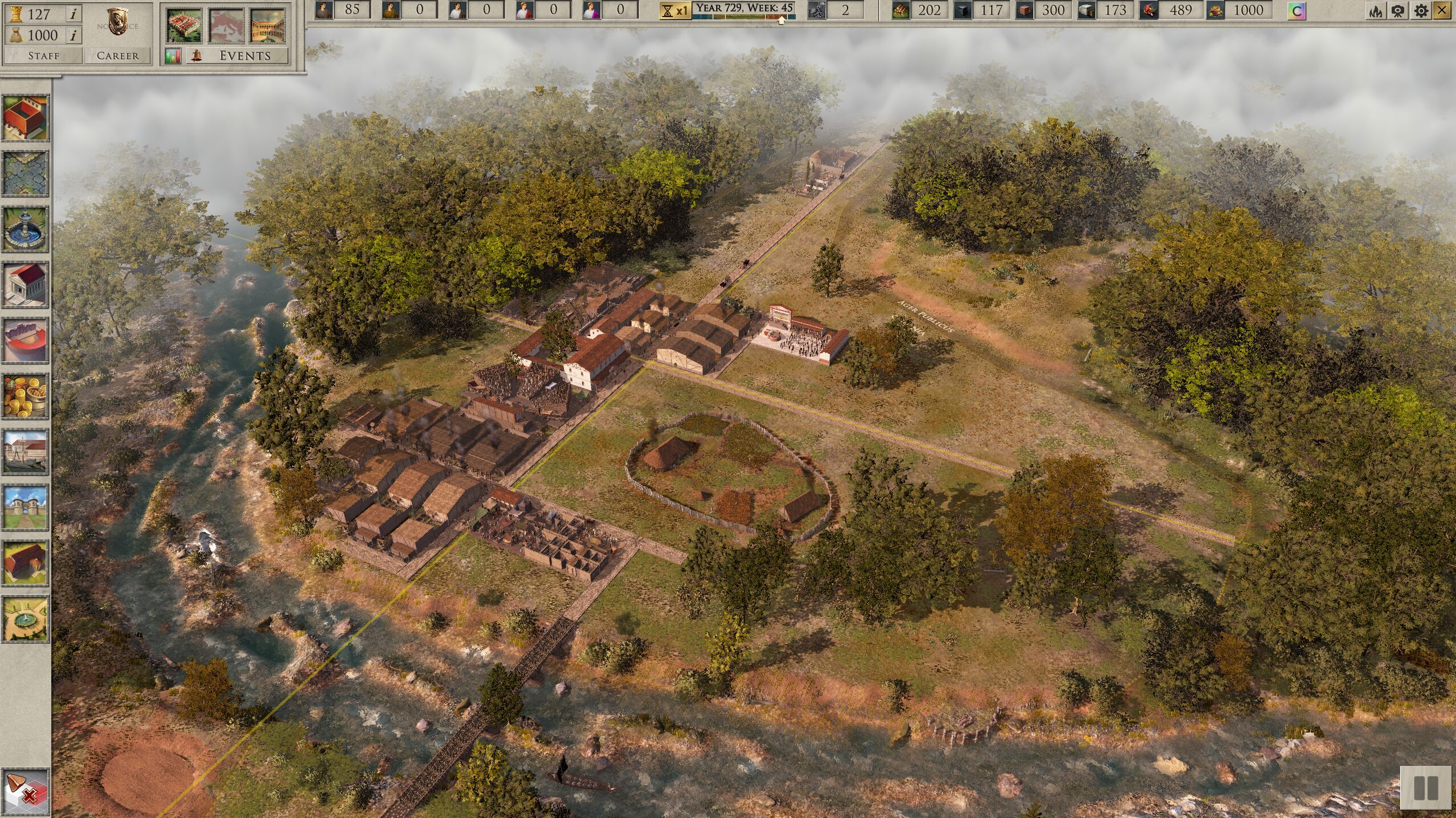Open the arena entertainment build category
The image size is (1456, 818).
[25, 340]
